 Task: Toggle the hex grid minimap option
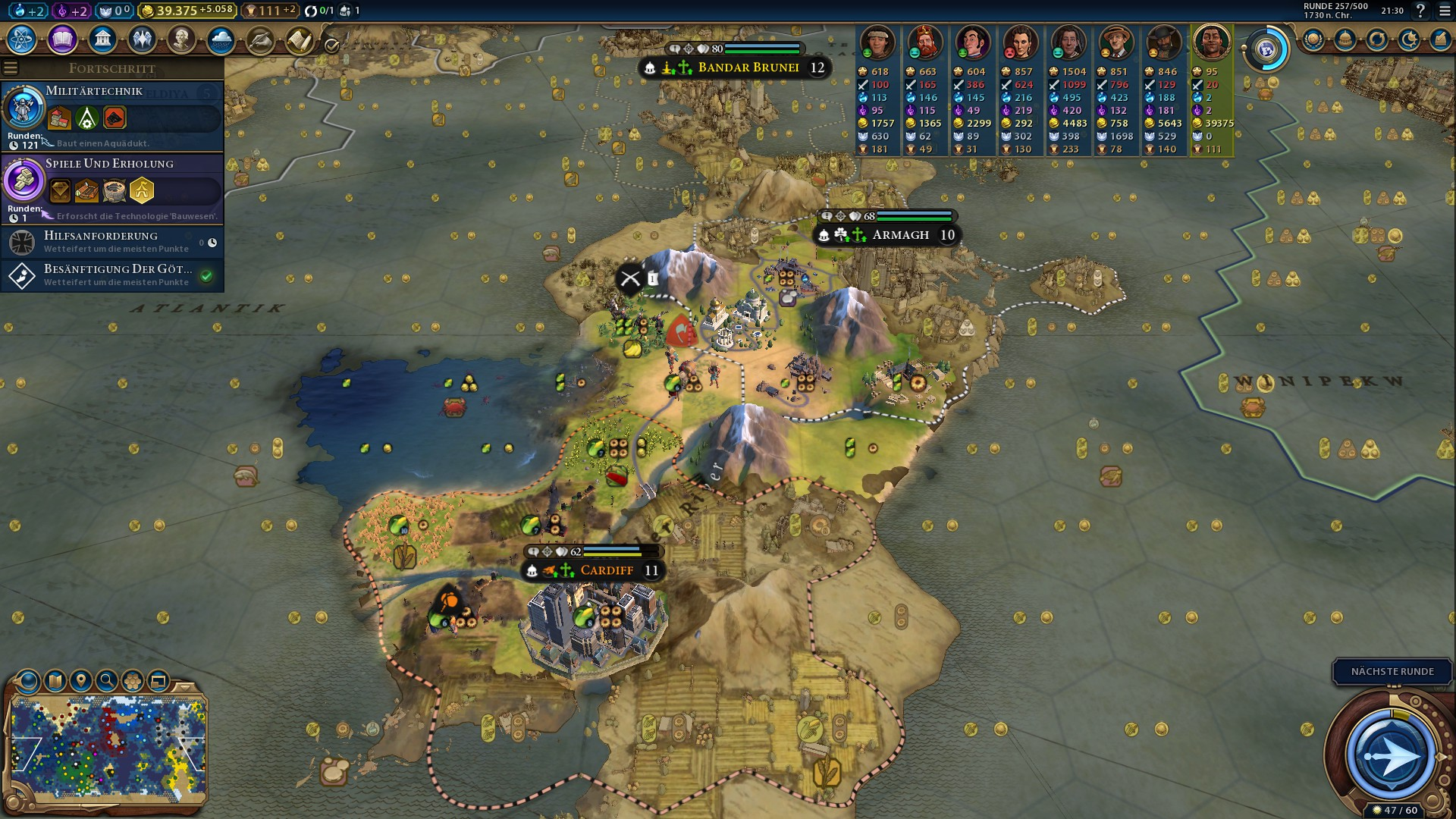tap(132, 681)
